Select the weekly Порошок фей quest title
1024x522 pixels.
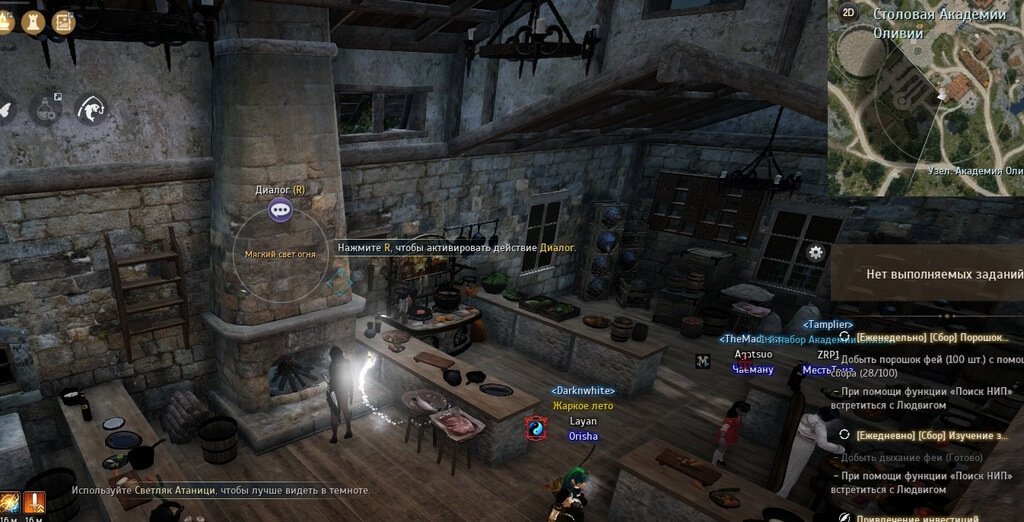pyautogui.click(x=930, y=338)
